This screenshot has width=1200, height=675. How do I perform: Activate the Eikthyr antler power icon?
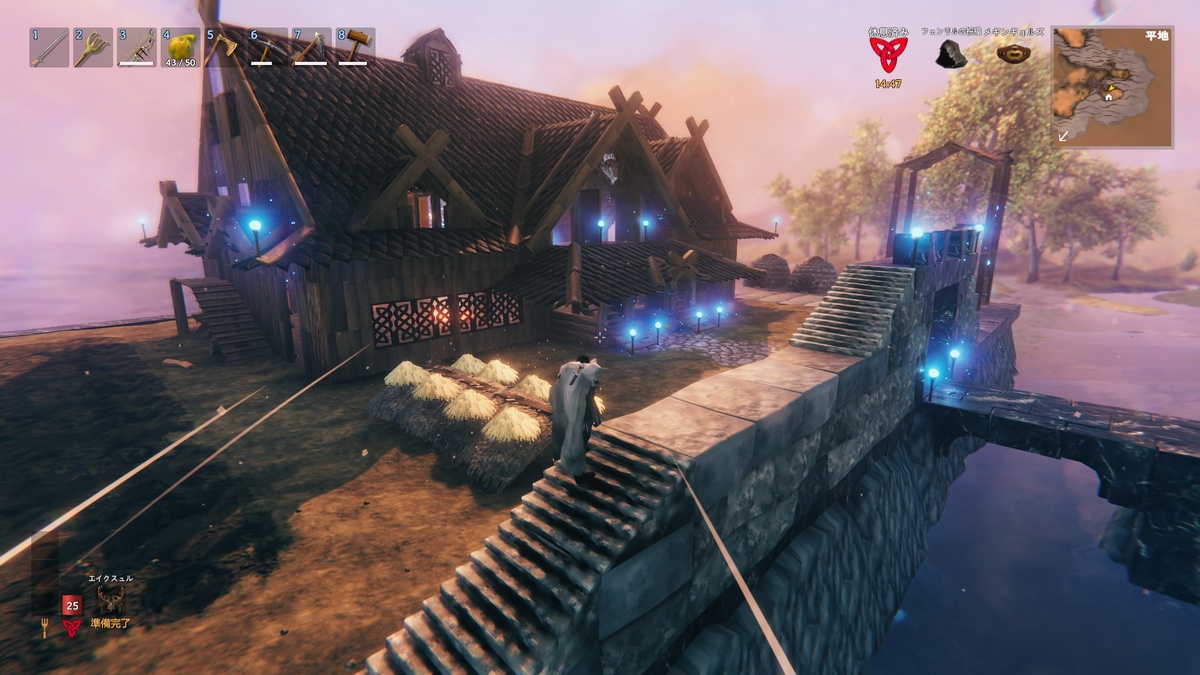[x=110, y=599]
